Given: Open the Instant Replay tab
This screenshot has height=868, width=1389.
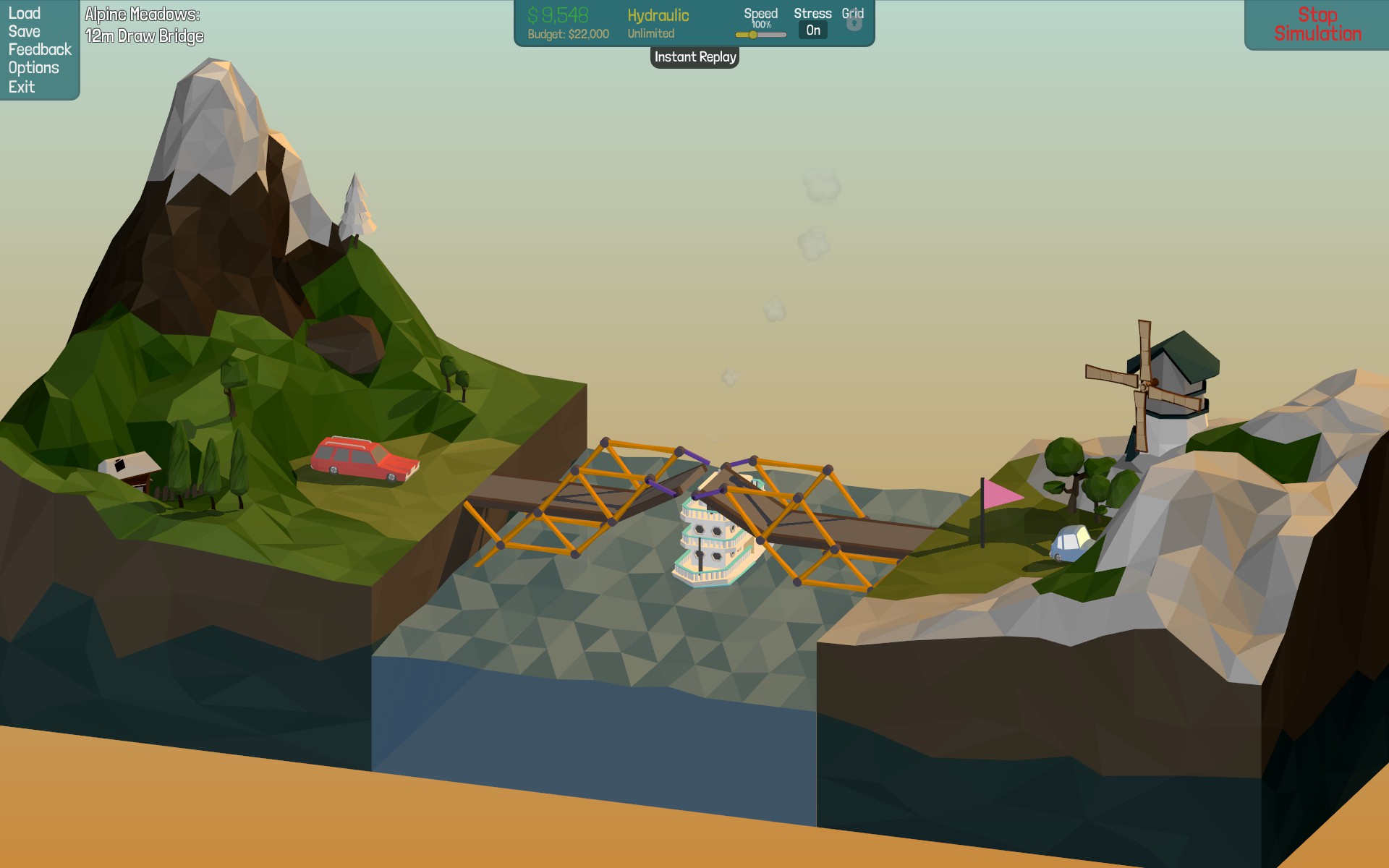Looking at the screenshot, I should click(694, 57).
